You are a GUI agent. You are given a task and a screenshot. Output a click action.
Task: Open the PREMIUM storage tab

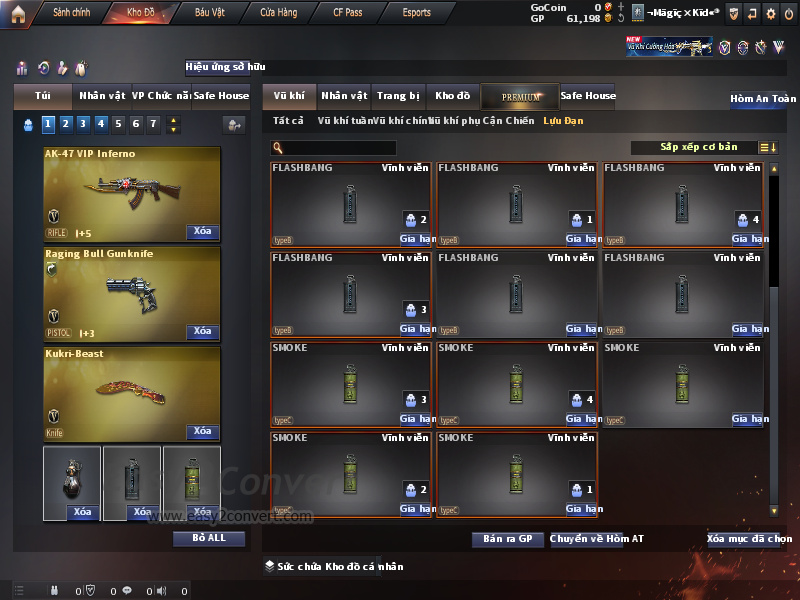click(x=521, y=96)
